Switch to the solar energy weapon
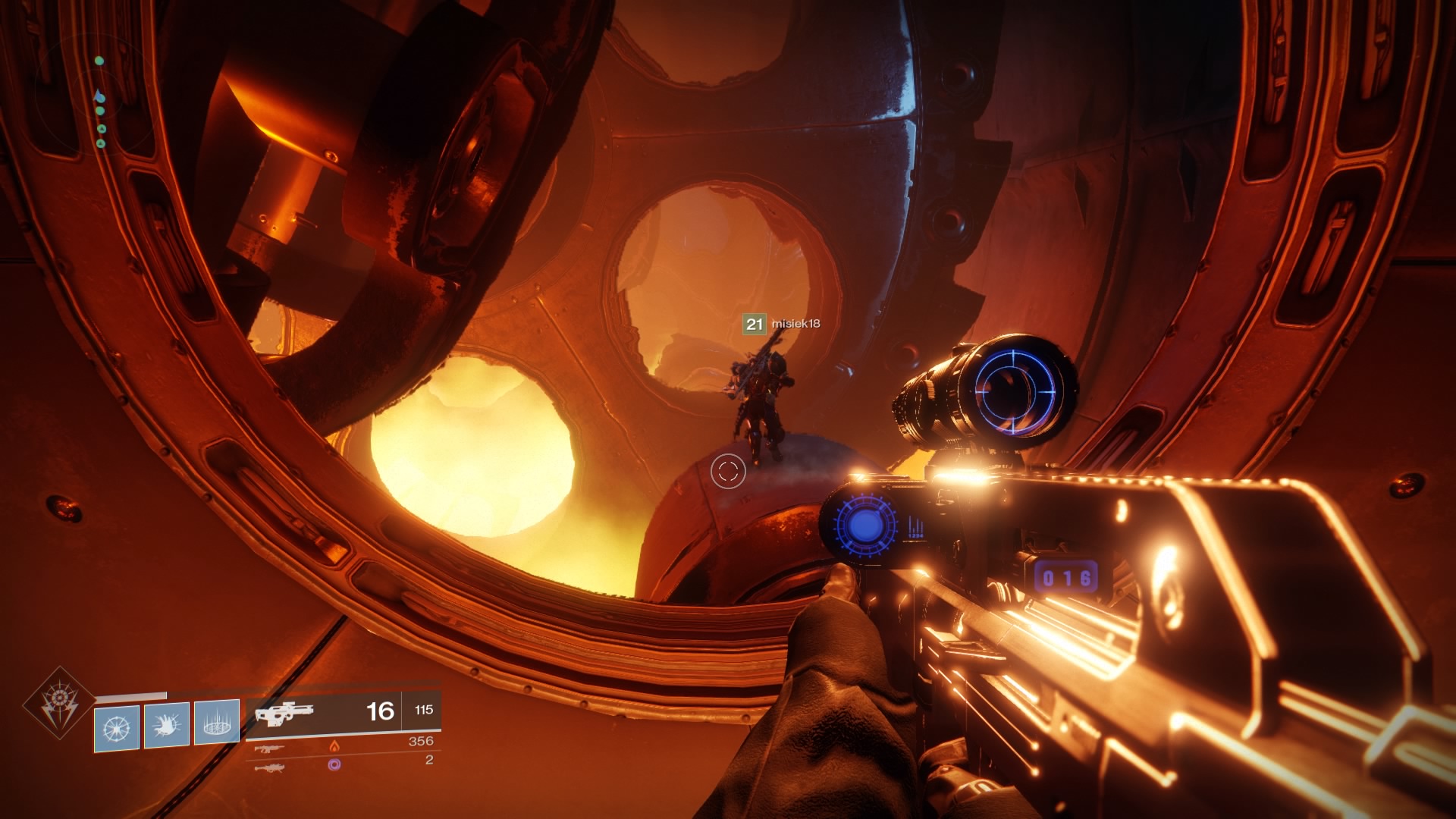This screenshot has height=819, width=1456. 270,748
